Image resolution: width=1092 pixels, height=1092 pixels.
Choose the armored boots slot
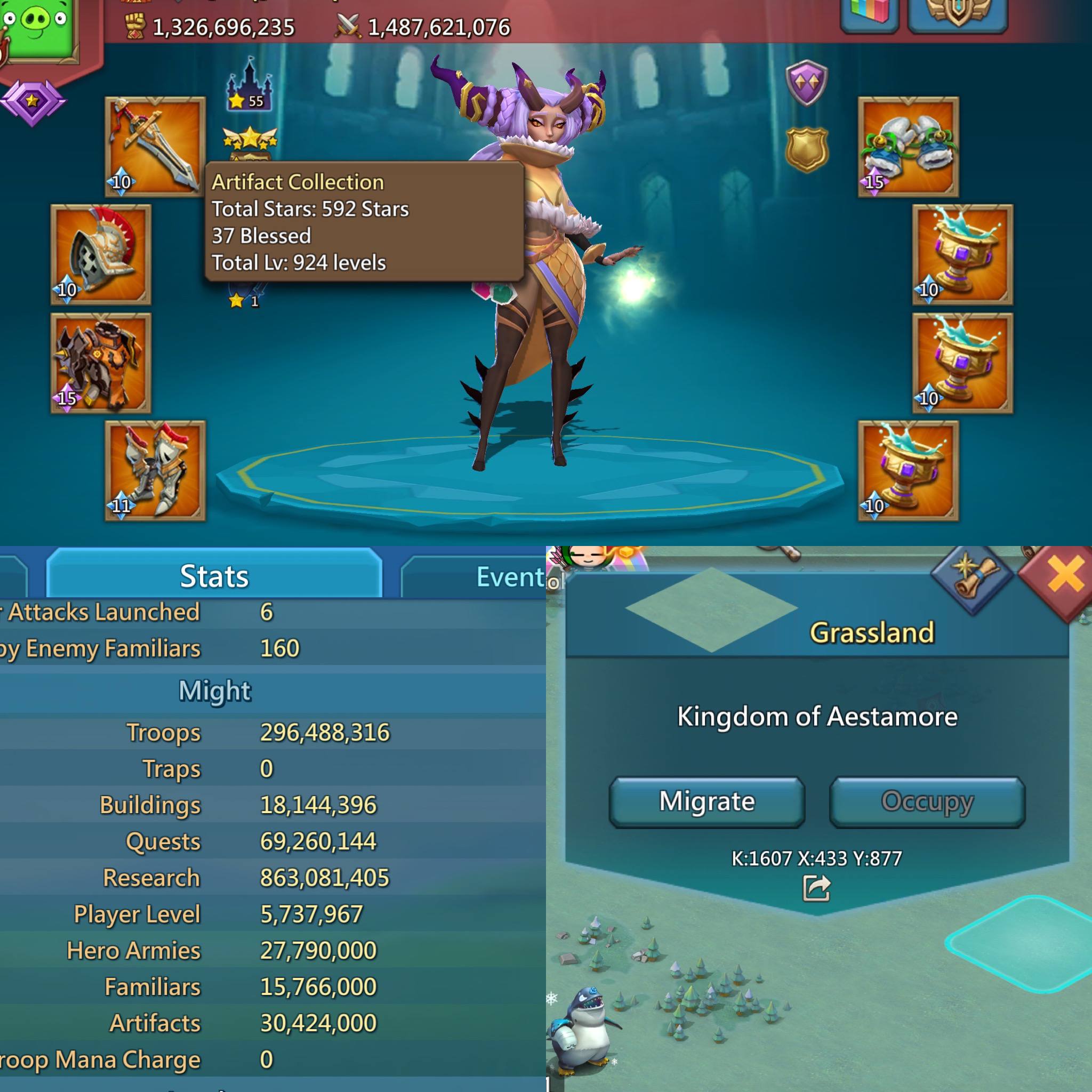(155, 470)
